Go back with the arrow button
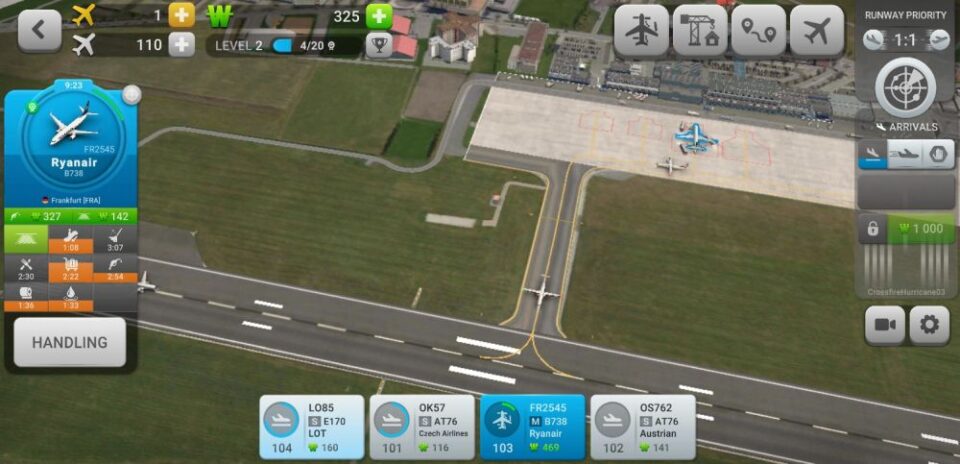960x464 pixels. click(39, 30)
